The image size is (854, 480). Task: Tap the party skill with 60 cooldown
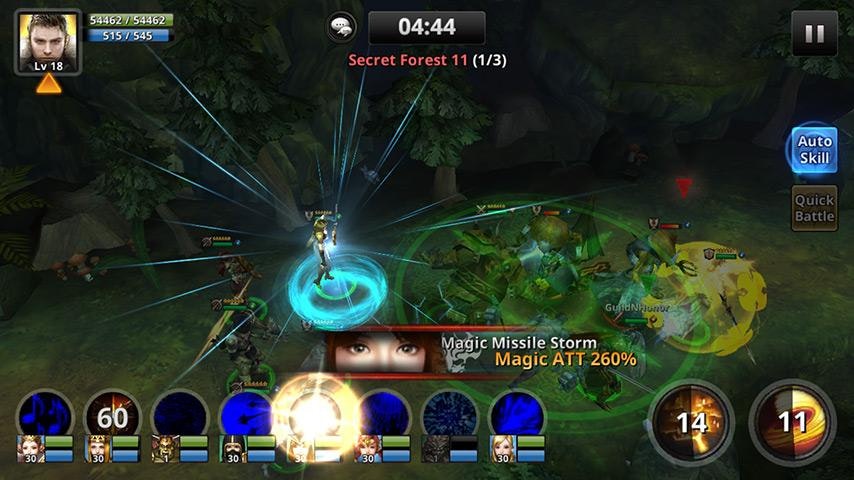(112, 415)
